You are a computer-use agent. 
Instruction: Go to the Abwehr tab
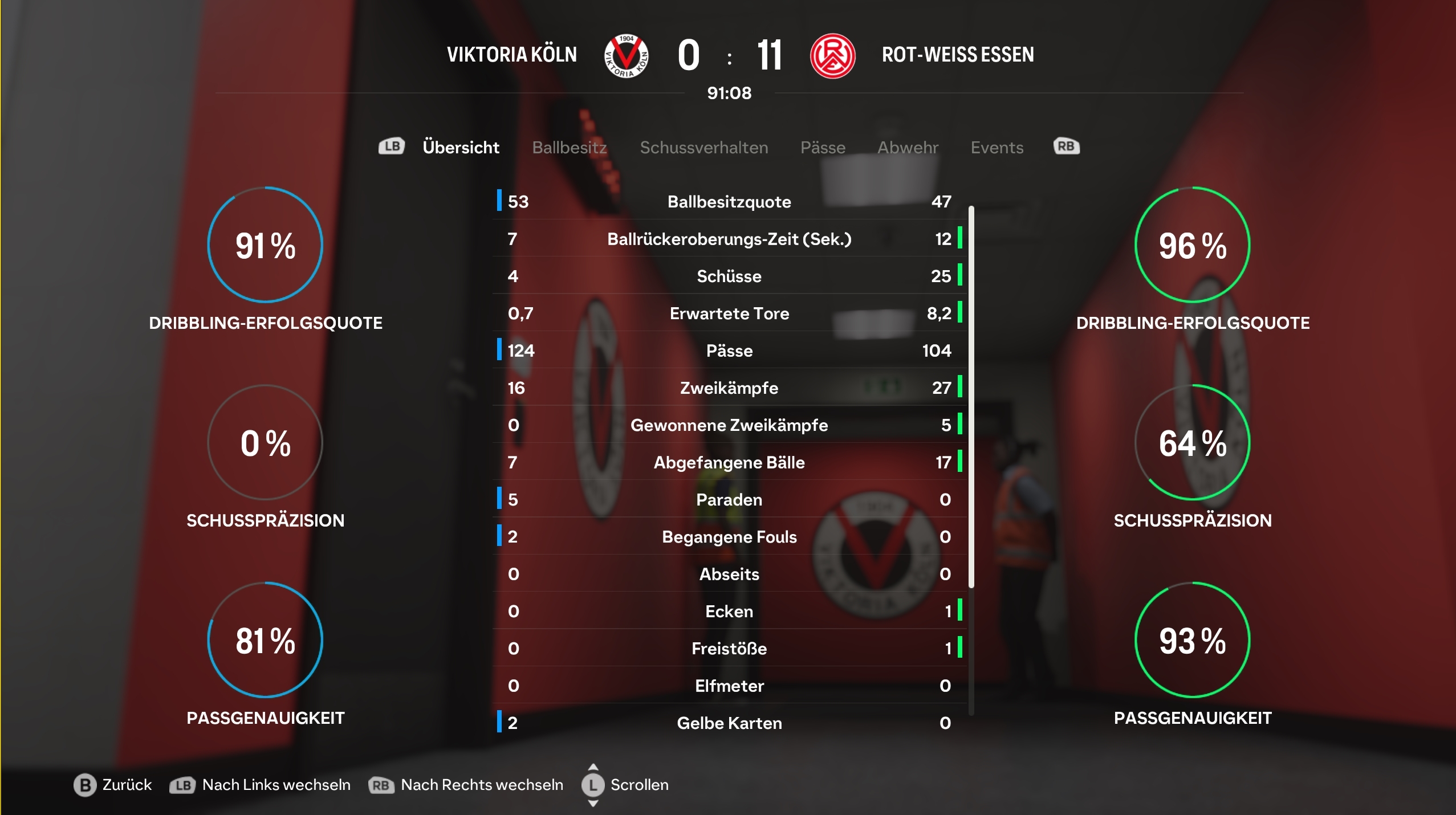pyautogui.click(x=908, y=148)
